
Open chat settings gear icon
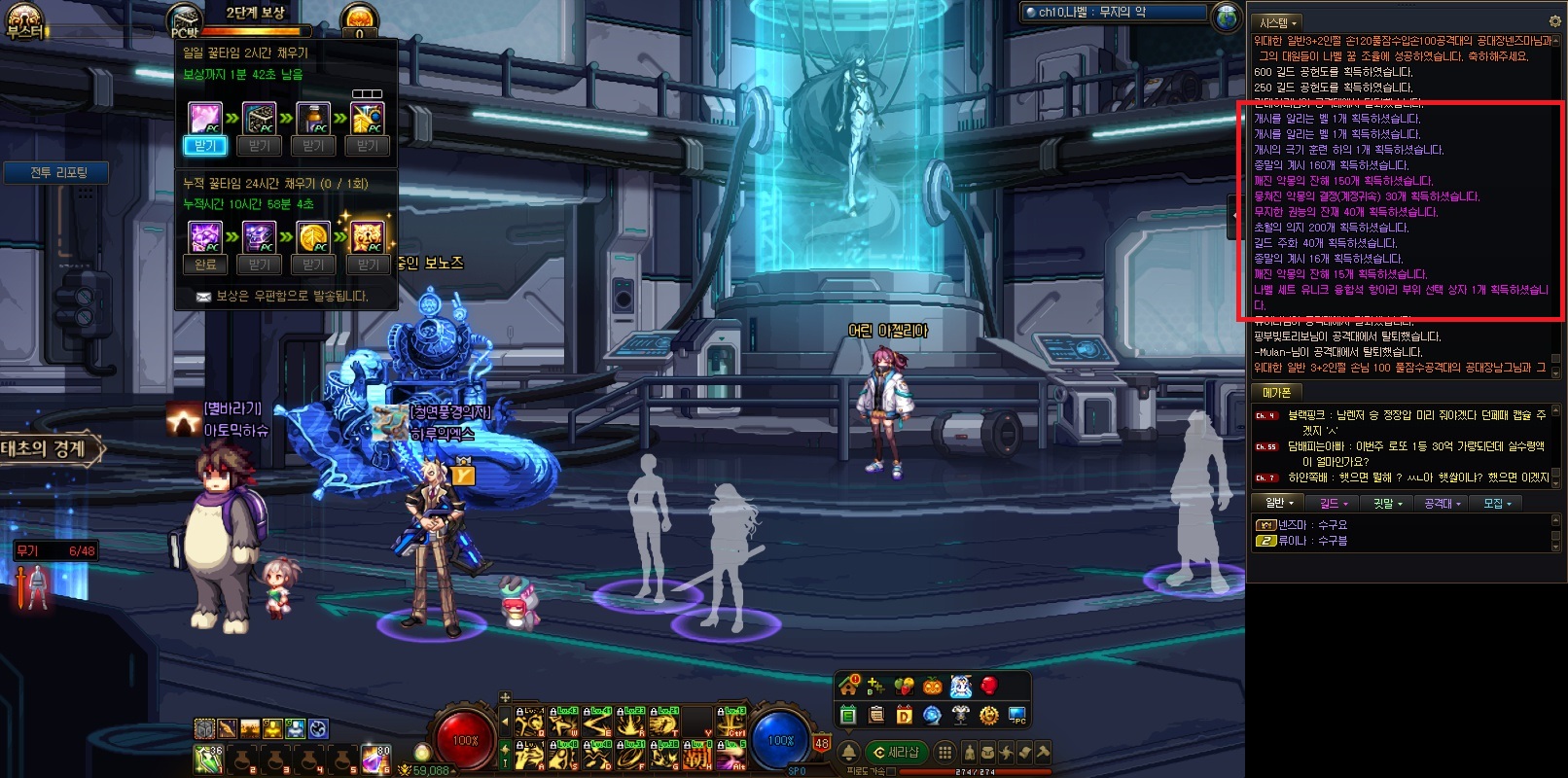[x=1554, y=21]
